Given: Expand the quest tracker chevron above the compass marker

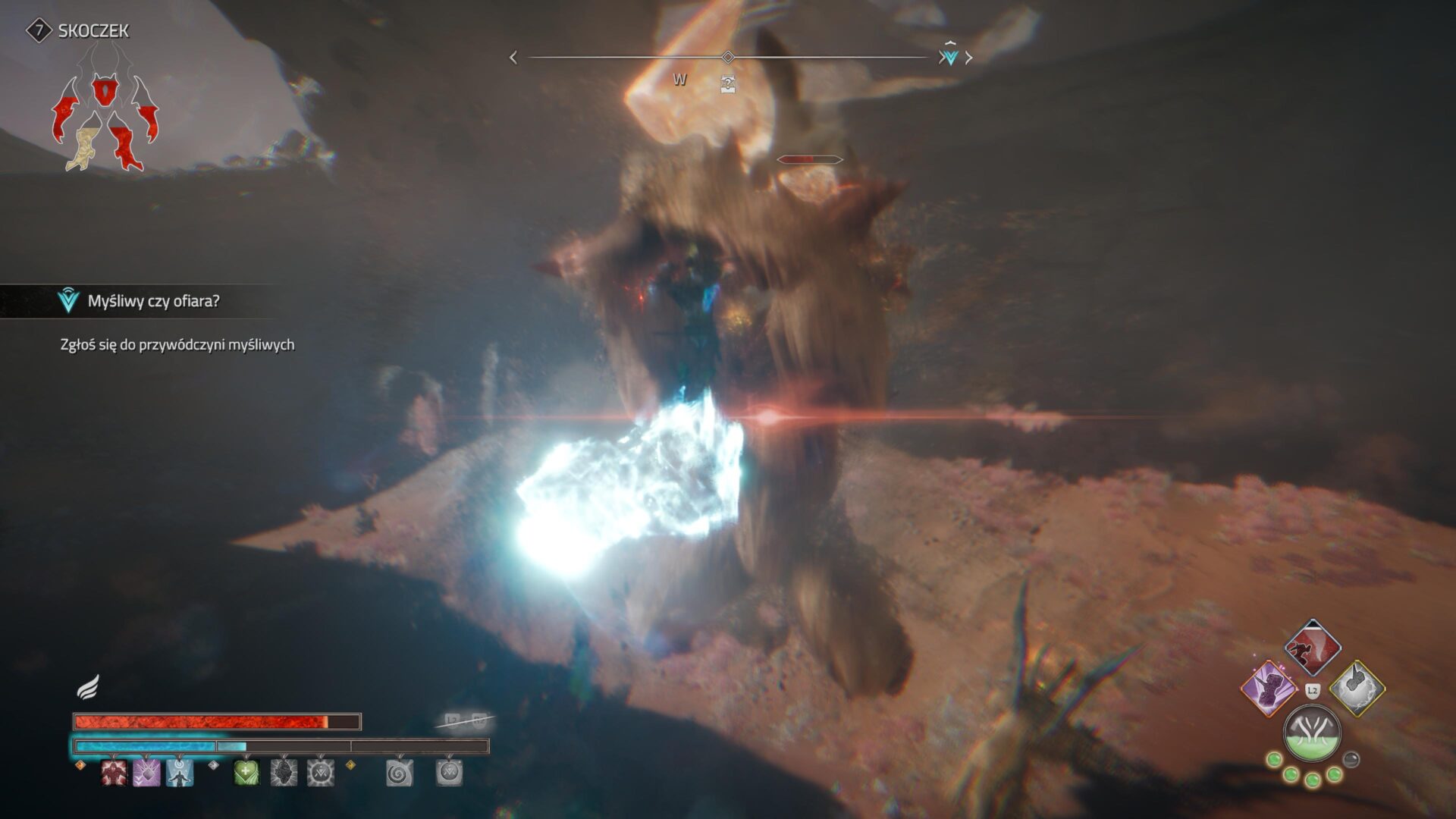Looking at the screenshot, I should click(x=949, y=44).
